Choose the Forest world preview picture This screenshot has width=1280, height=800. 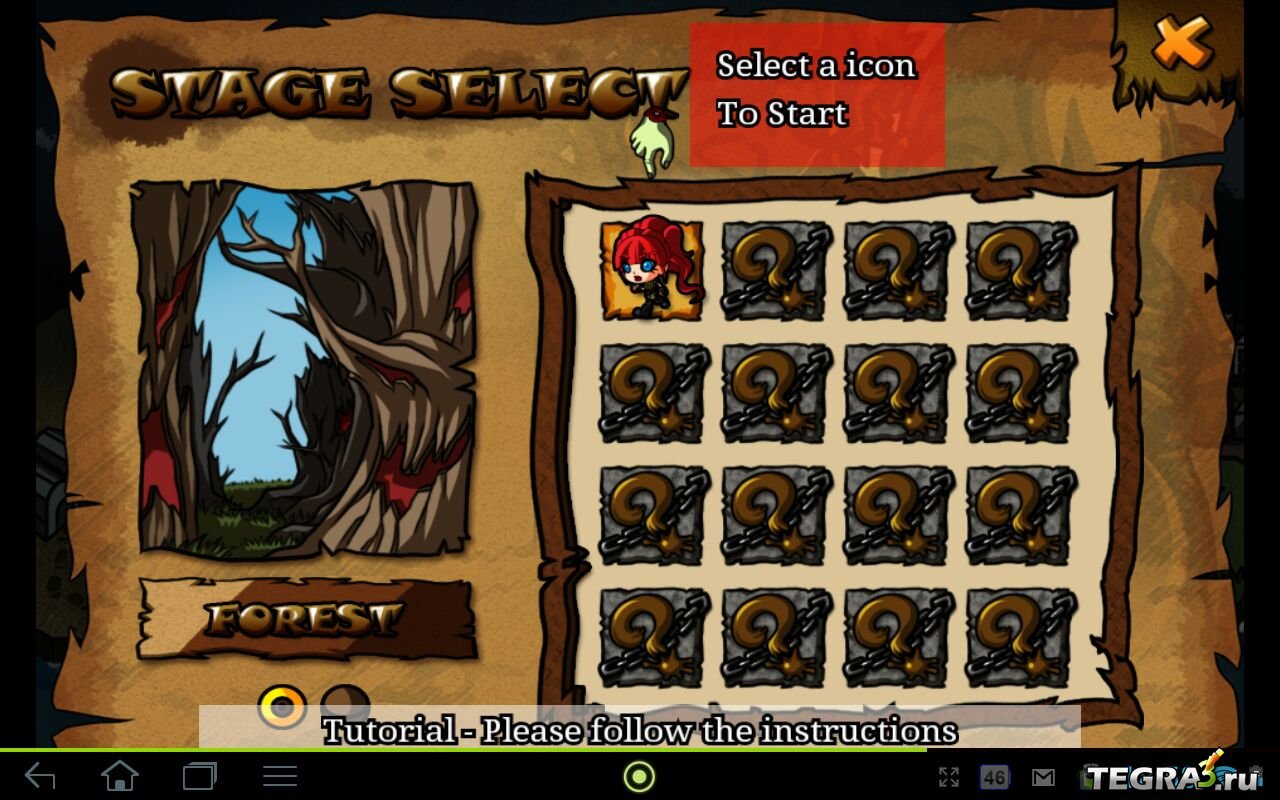(x=304, y=368)
